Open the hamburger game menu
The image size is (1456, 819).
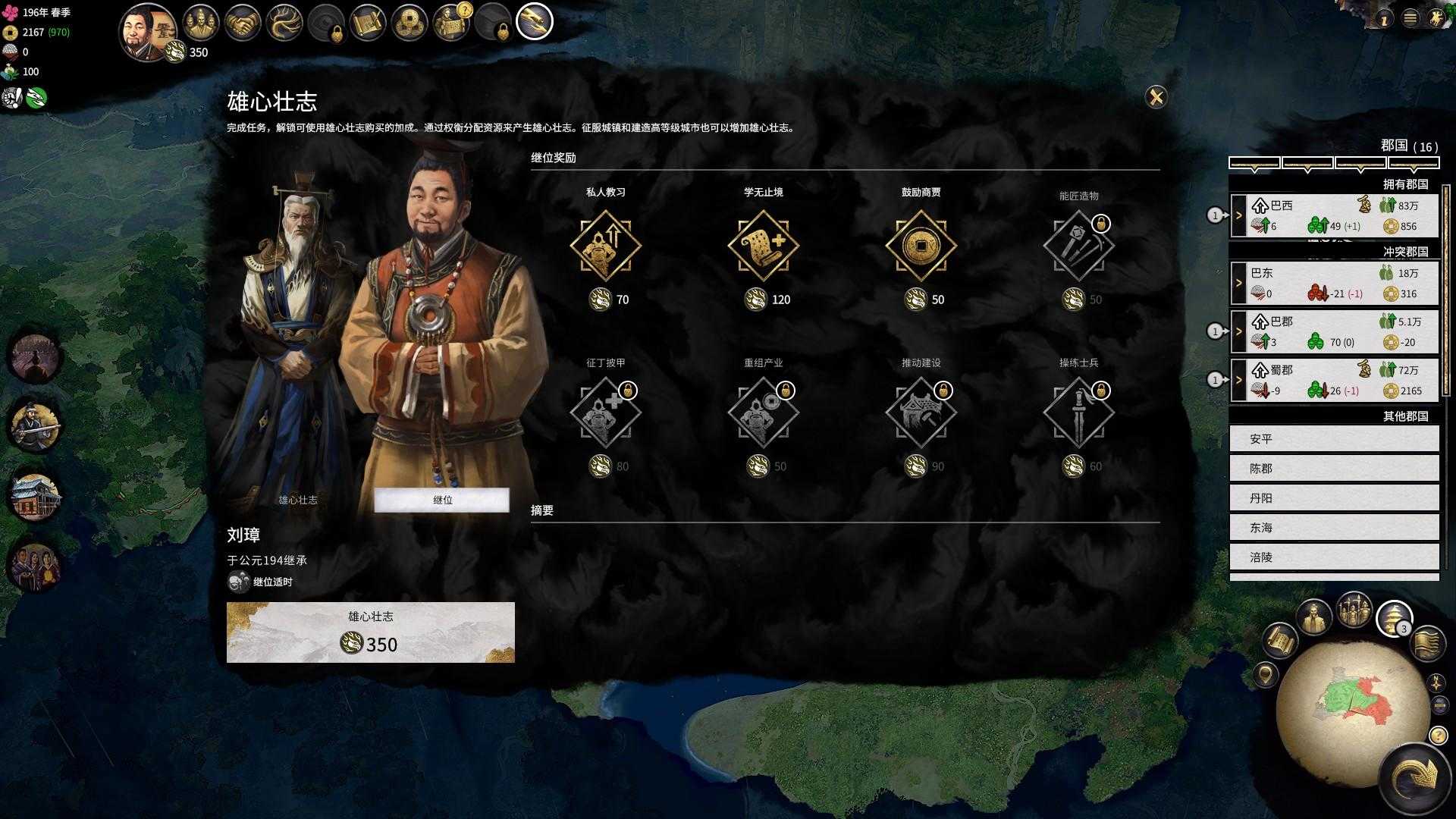[1410, 18]
